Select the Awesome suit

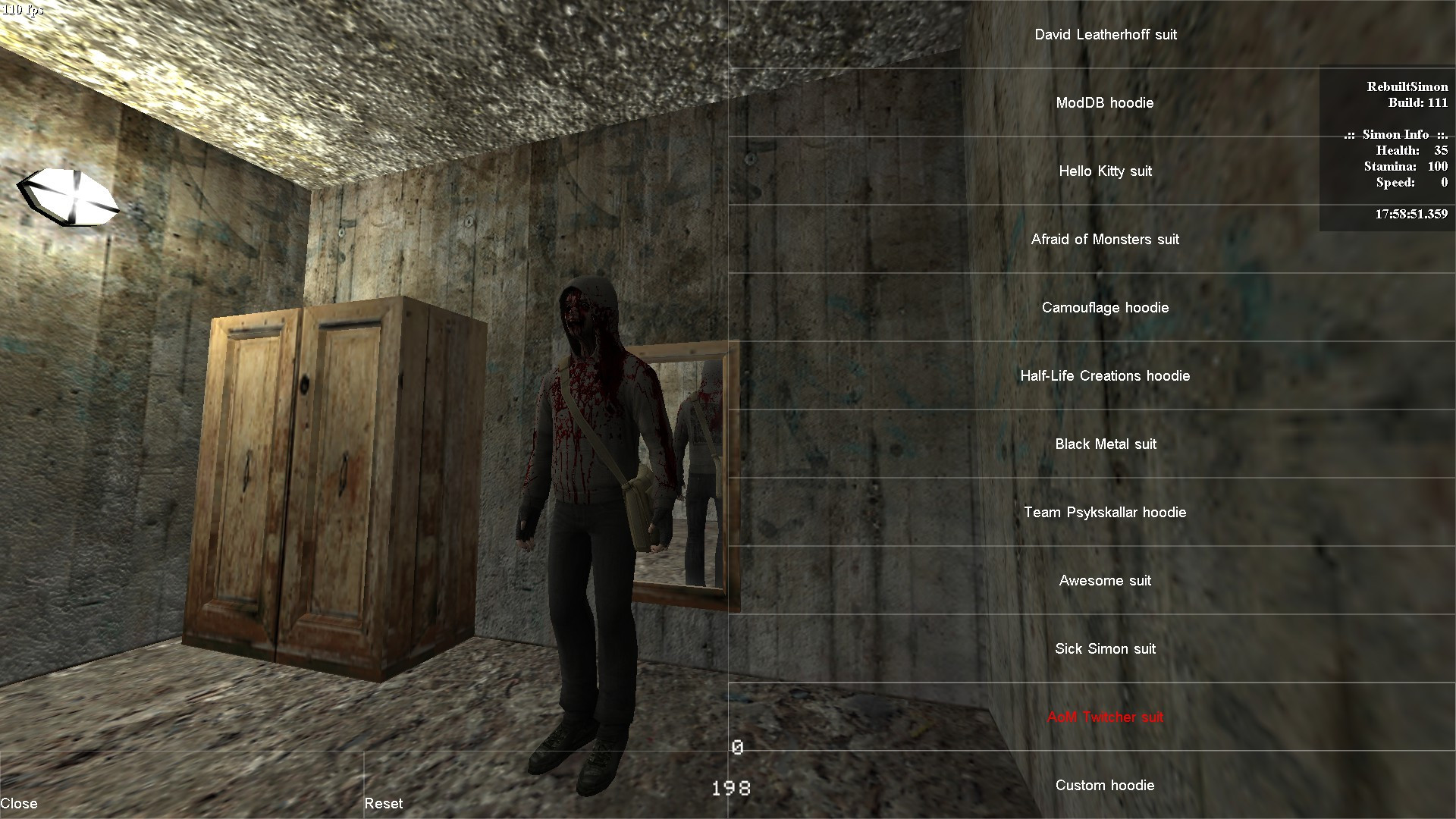(x=1105, y=580)
